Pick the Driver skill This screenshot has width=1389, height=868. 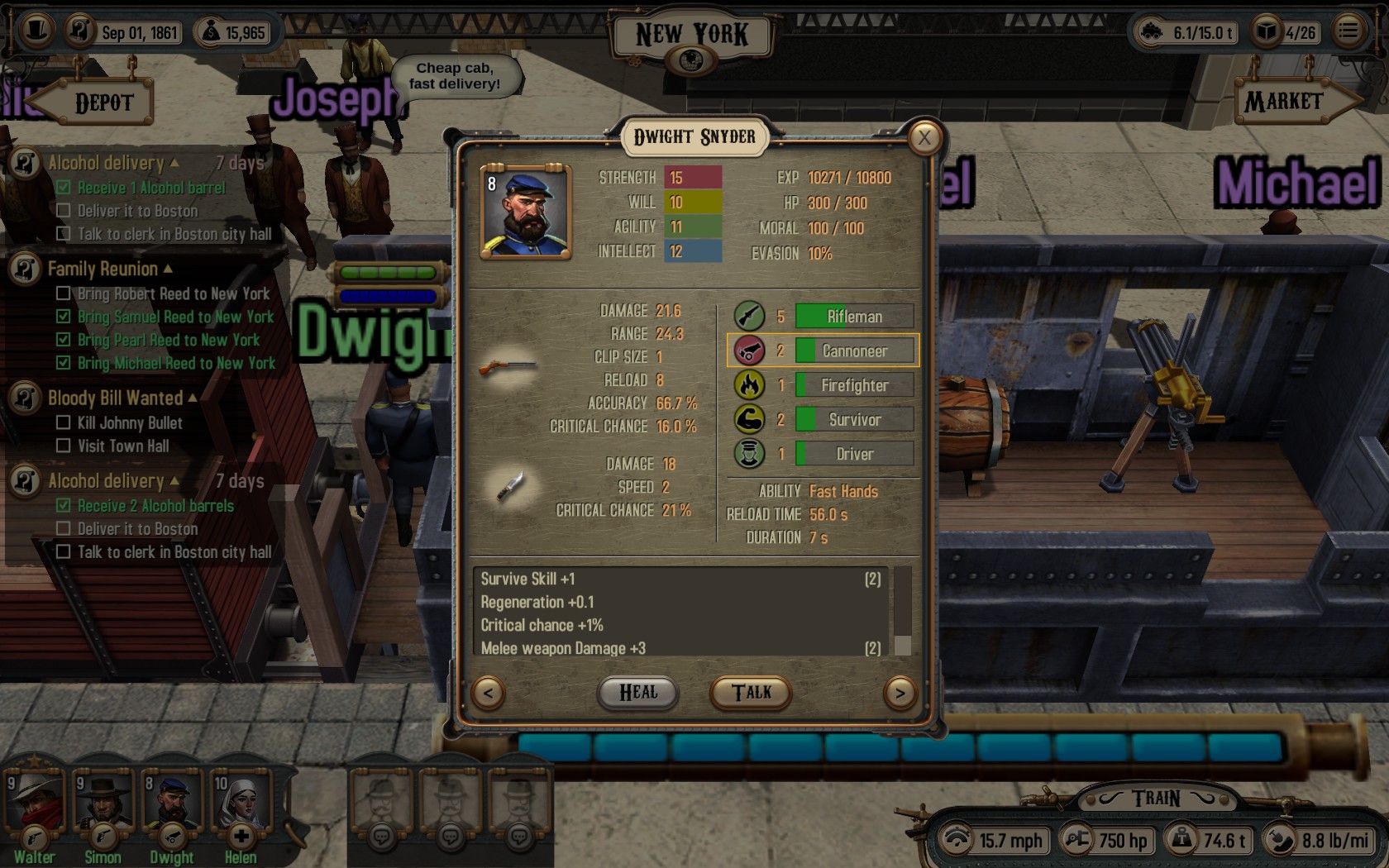[x=854, y=454]
